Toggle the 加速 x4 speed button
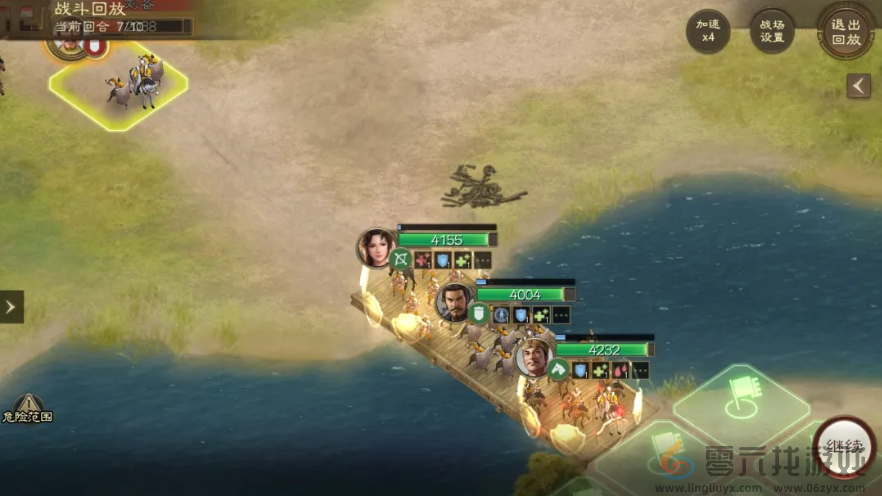The width and height of the screenshot is (882, 496). point(708,31)
